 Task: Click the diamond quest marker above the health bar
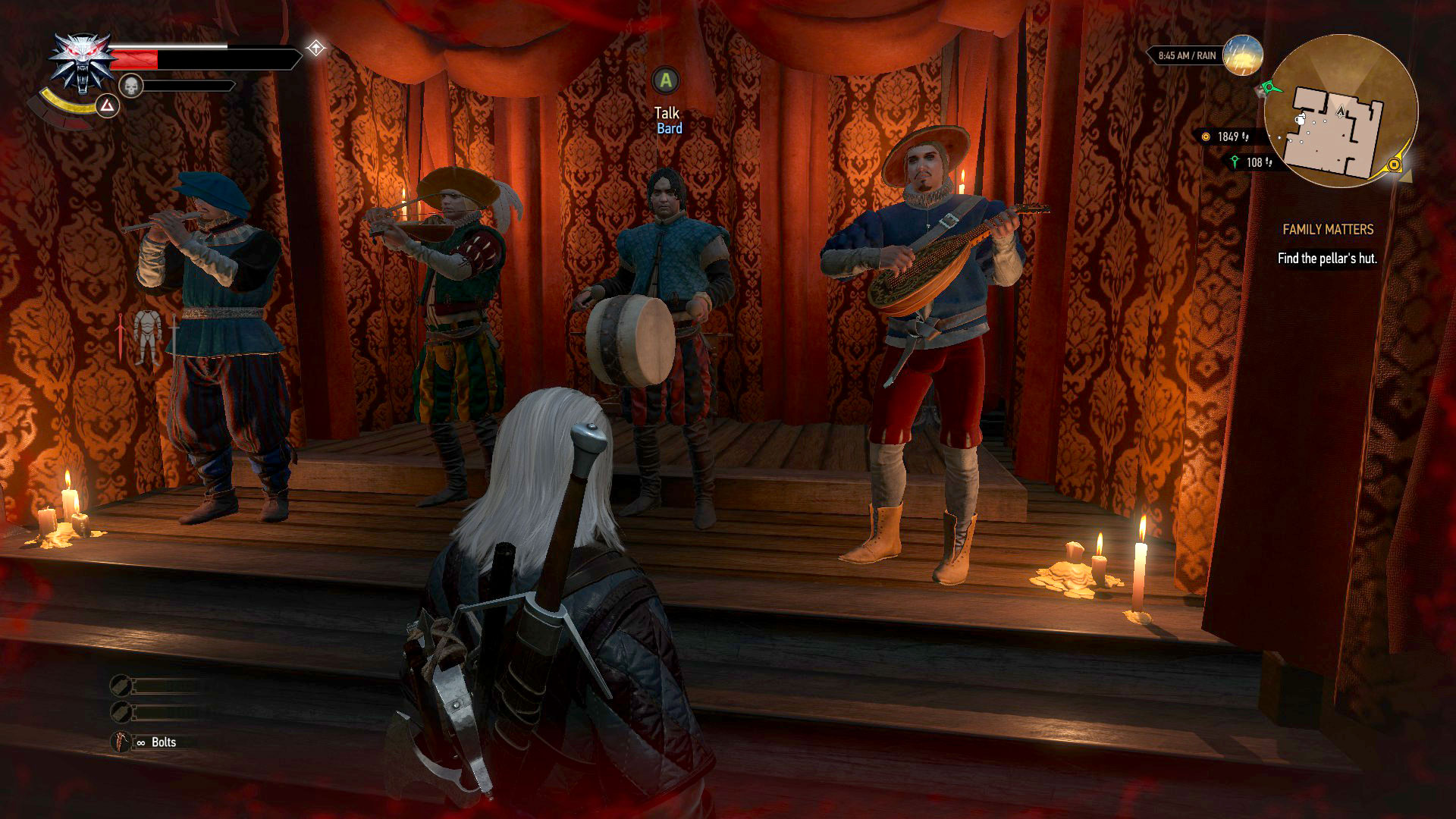pos(315,47)
